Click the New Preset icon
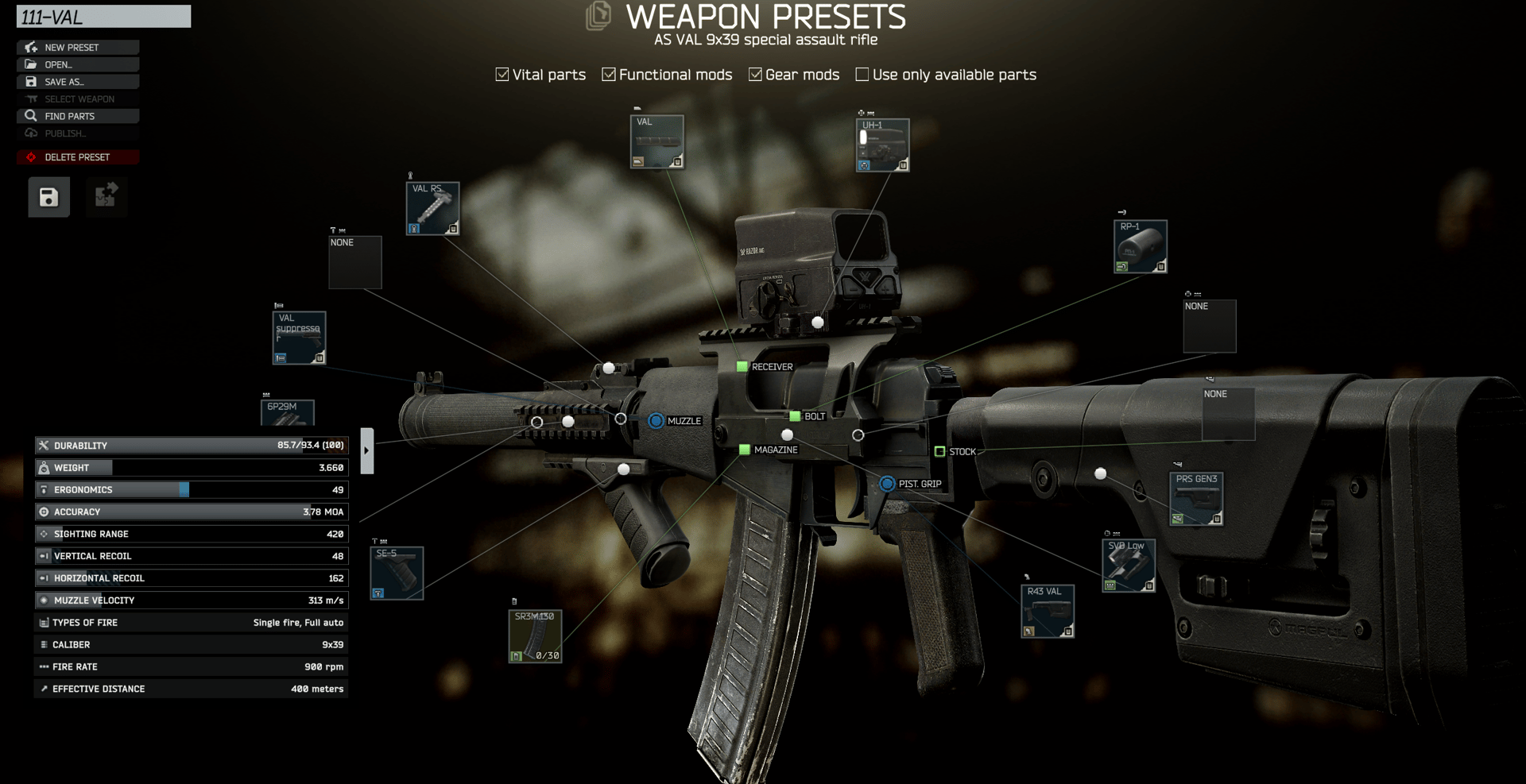The image size is (1526, 784). pos(29,47)
